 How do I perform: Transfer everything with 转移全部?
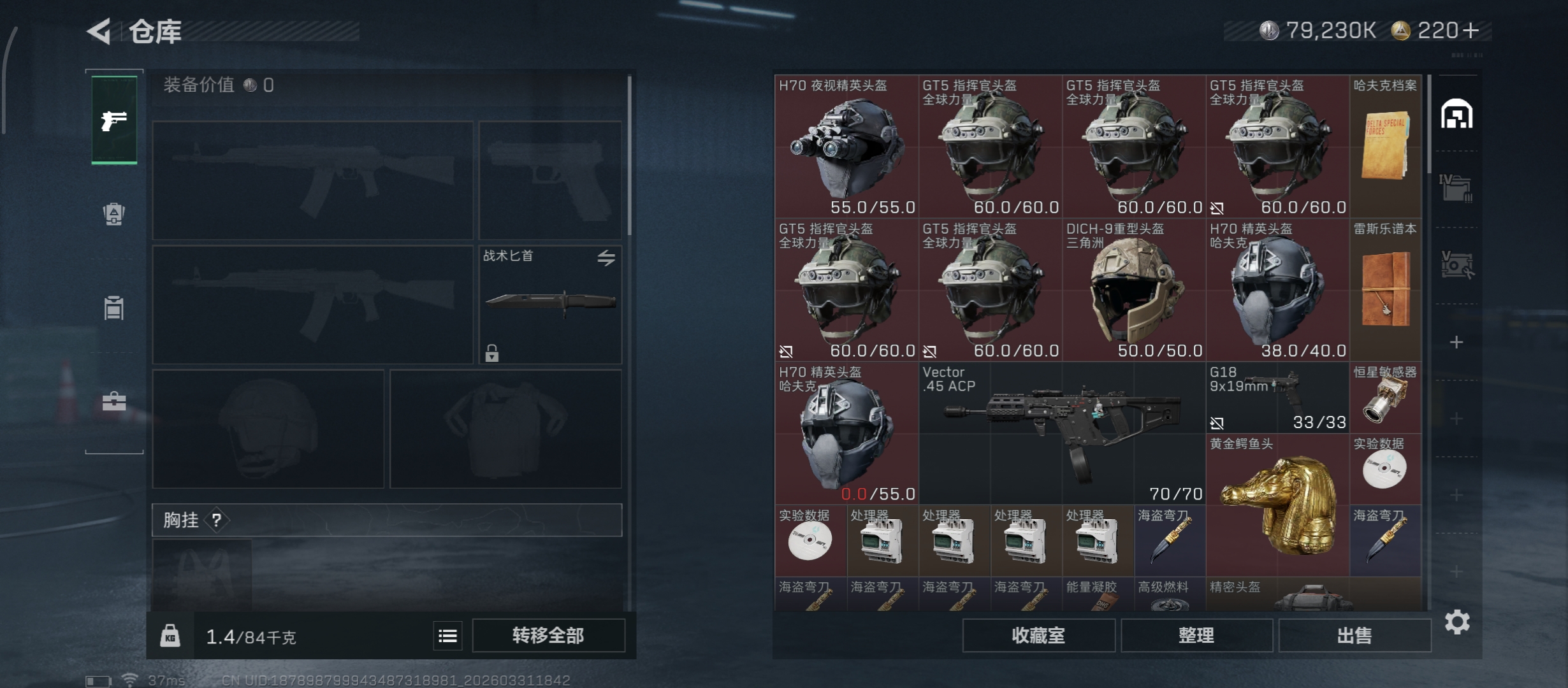pyautogui.click(x=548, y=635)
